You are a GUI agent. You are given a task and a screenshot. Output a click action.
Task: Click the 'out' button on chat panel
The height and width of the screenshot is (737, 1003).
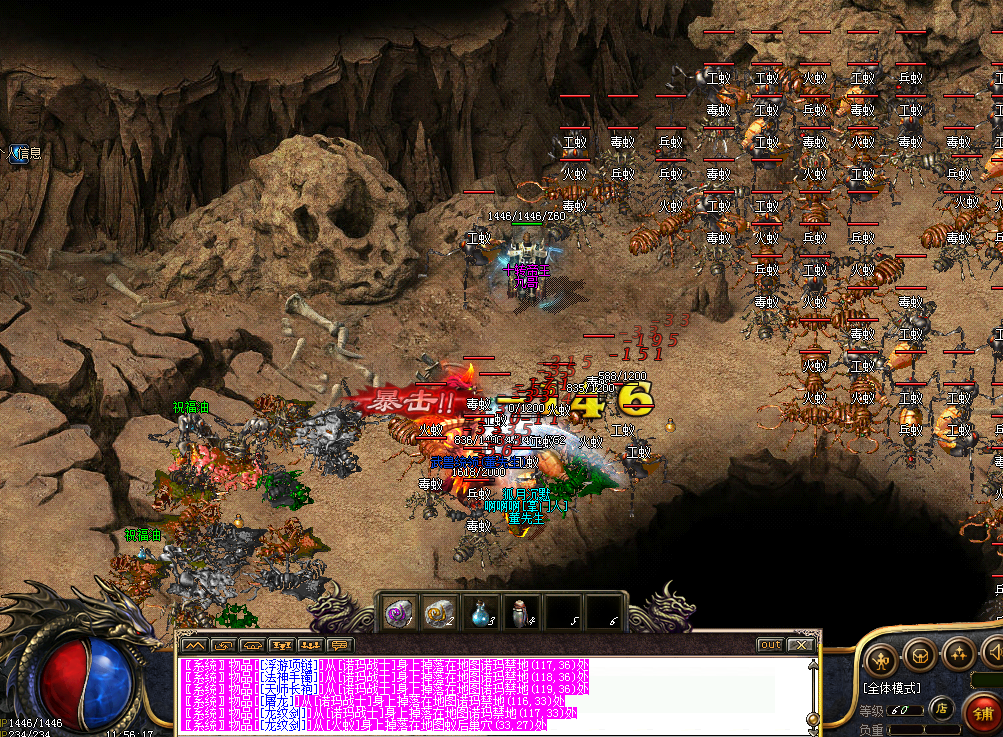click(x=769, y=645)
